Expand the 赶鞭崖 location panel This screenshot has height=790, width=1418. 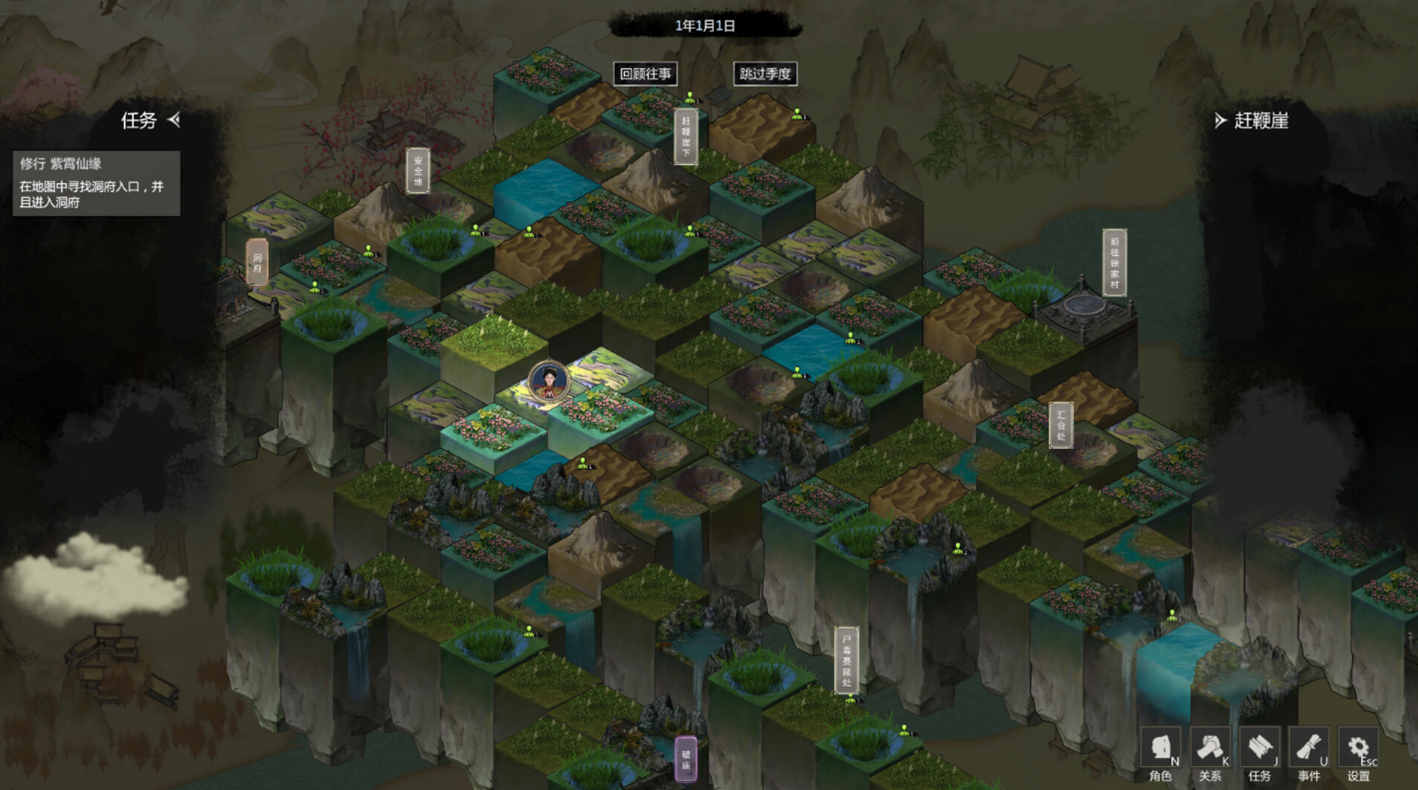point(1220,120)
